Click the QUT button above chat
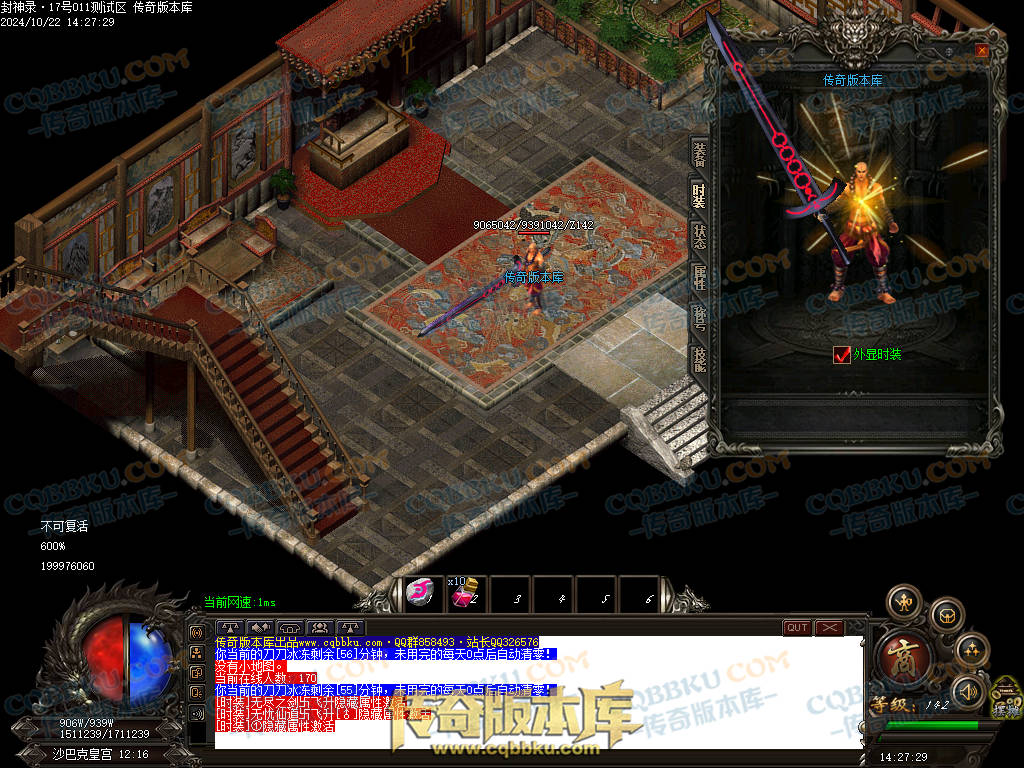This screenshot has width=1024, height=768. pyautogui.click(x=797, y=628)
